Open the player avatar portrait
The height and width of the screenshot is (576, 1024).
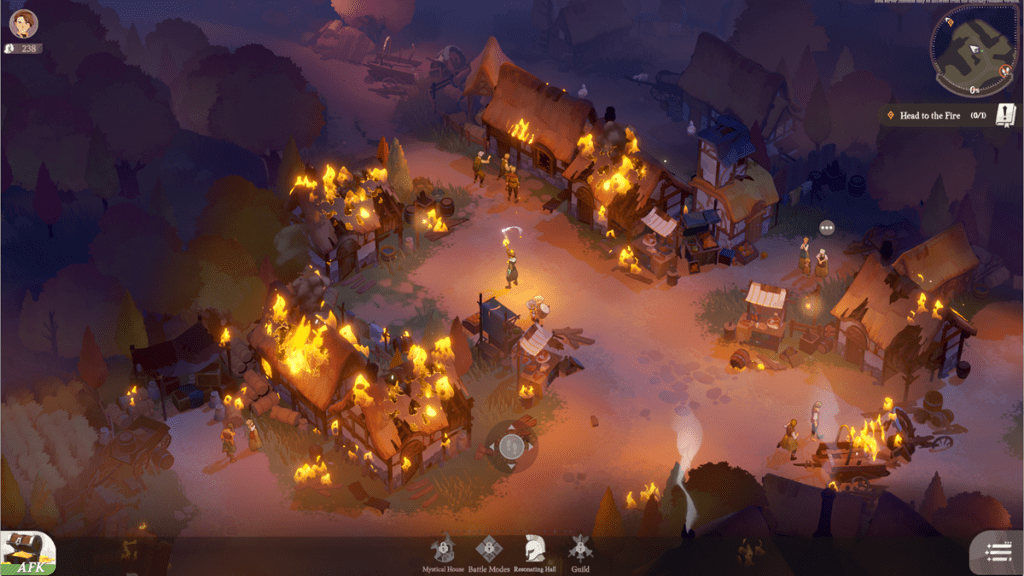pyautogui.click(x=24, y=23)
